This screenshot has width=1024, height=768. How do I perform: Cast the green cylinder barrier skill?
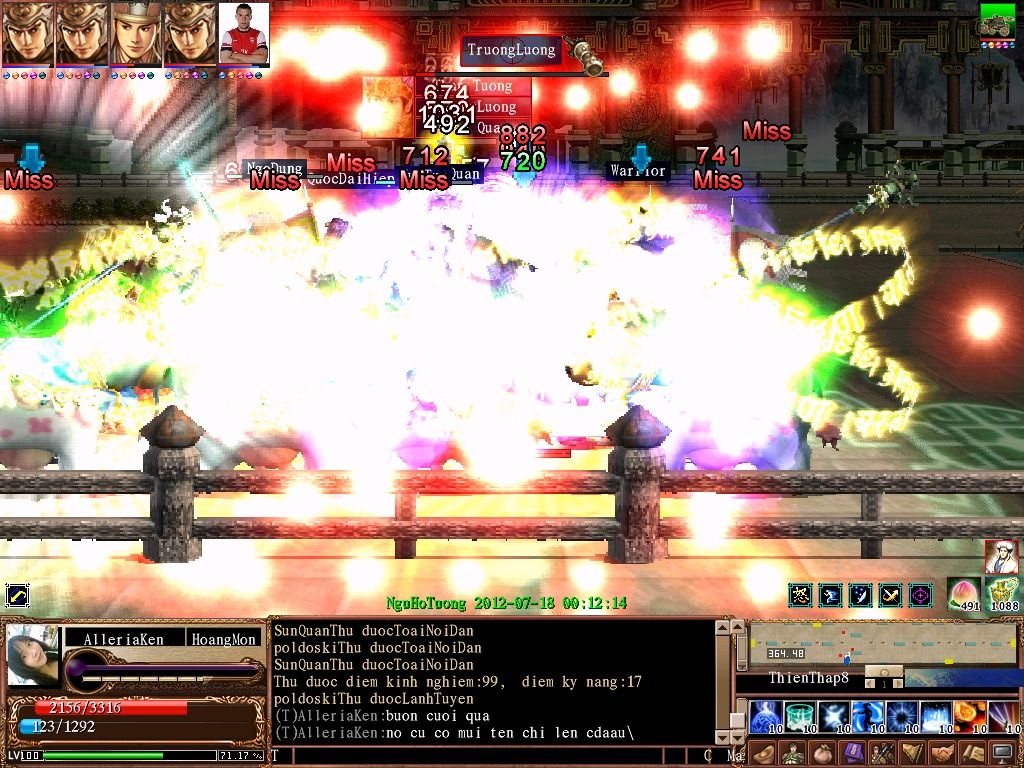click(x=799, y=716)
